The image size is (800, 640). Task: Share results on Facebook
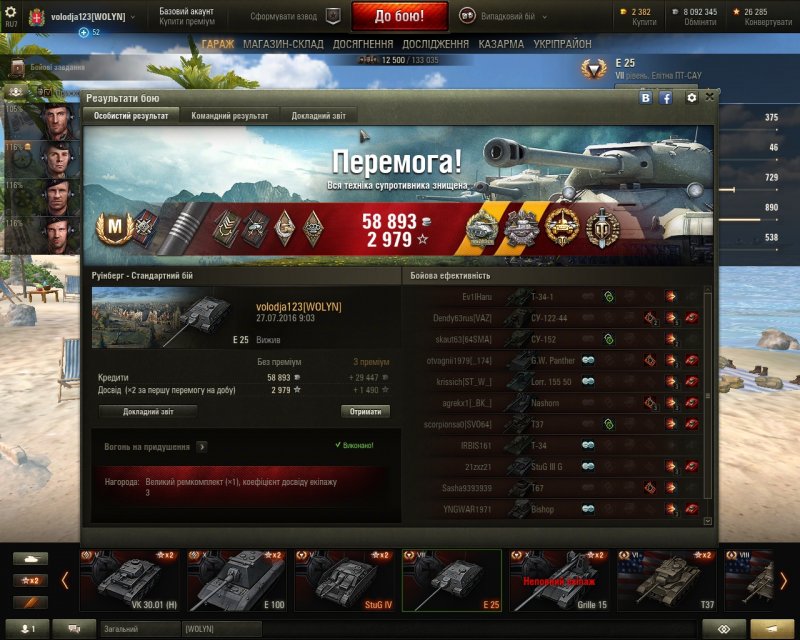tap(665, 98)
